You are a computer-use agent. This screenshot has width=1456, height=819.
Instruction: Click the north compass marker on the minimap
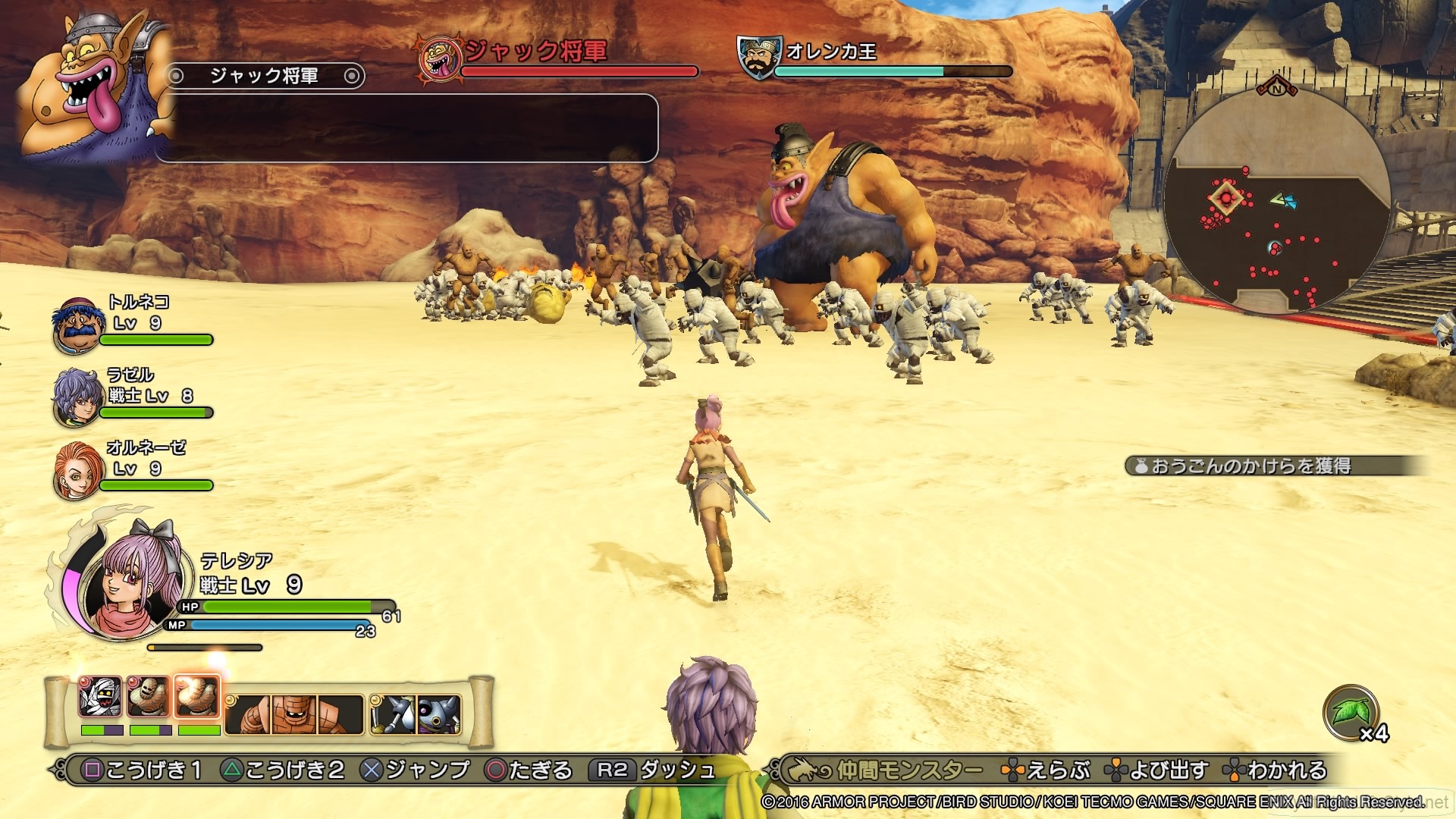(1276, 89)
